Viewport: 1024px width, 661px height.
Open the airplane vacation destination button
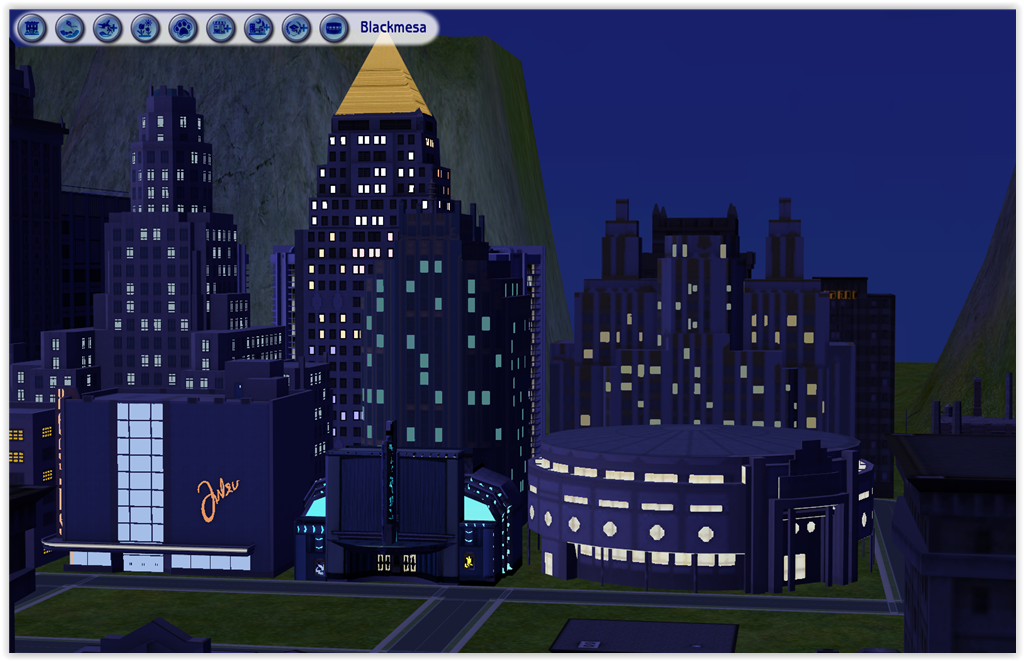coord(107,28)
